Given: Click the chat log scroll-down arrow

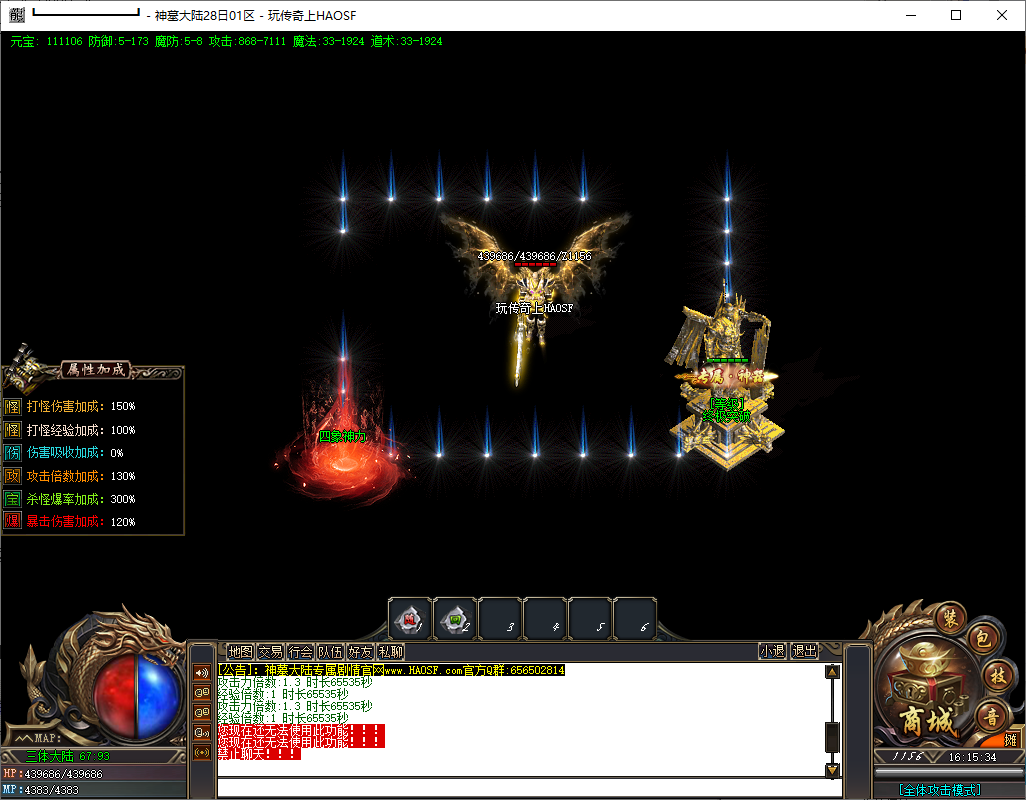Looking at the screenshot, I should (x=832, y=770).
